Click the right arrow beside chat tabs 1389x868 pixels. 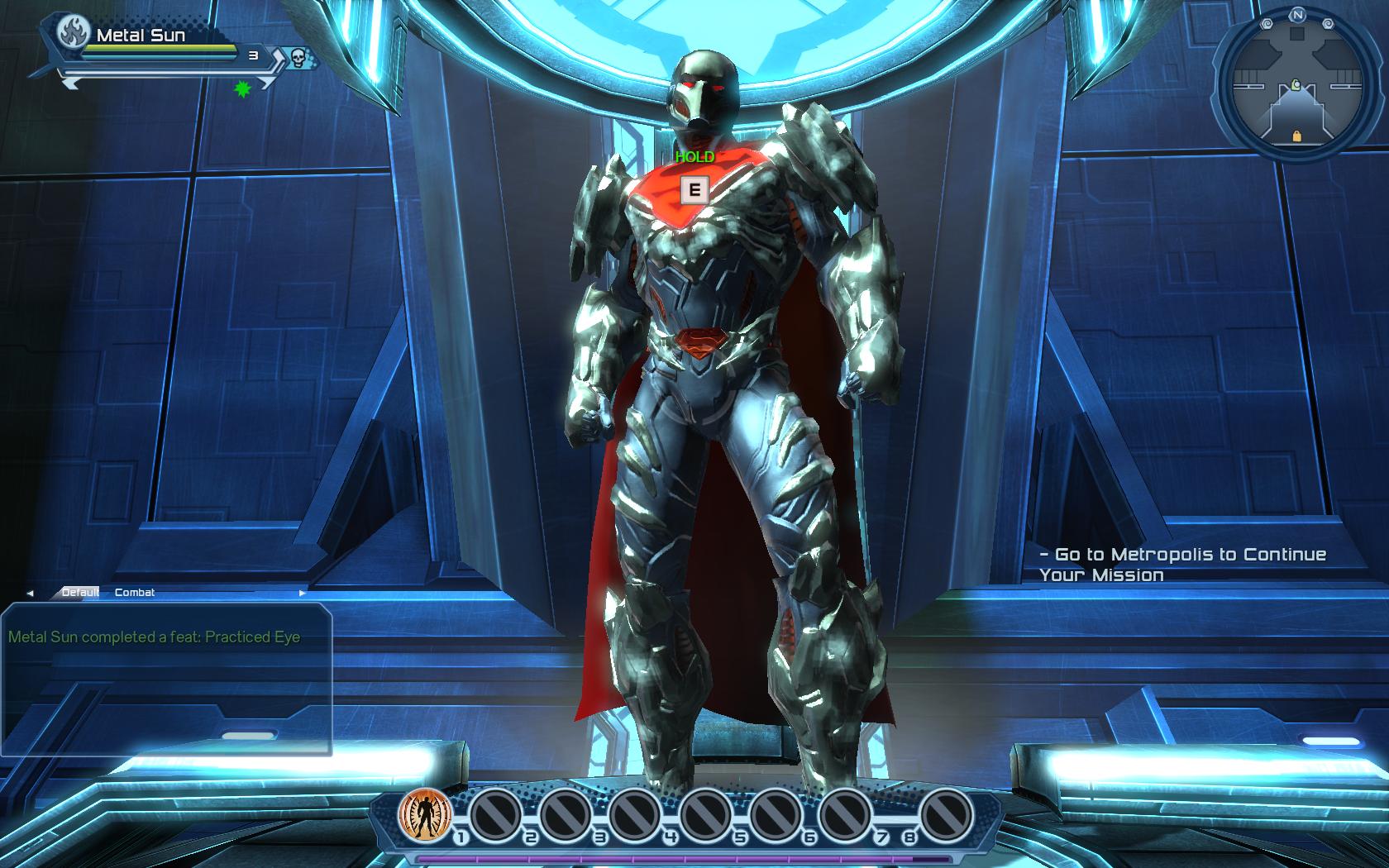coord(302,593)
